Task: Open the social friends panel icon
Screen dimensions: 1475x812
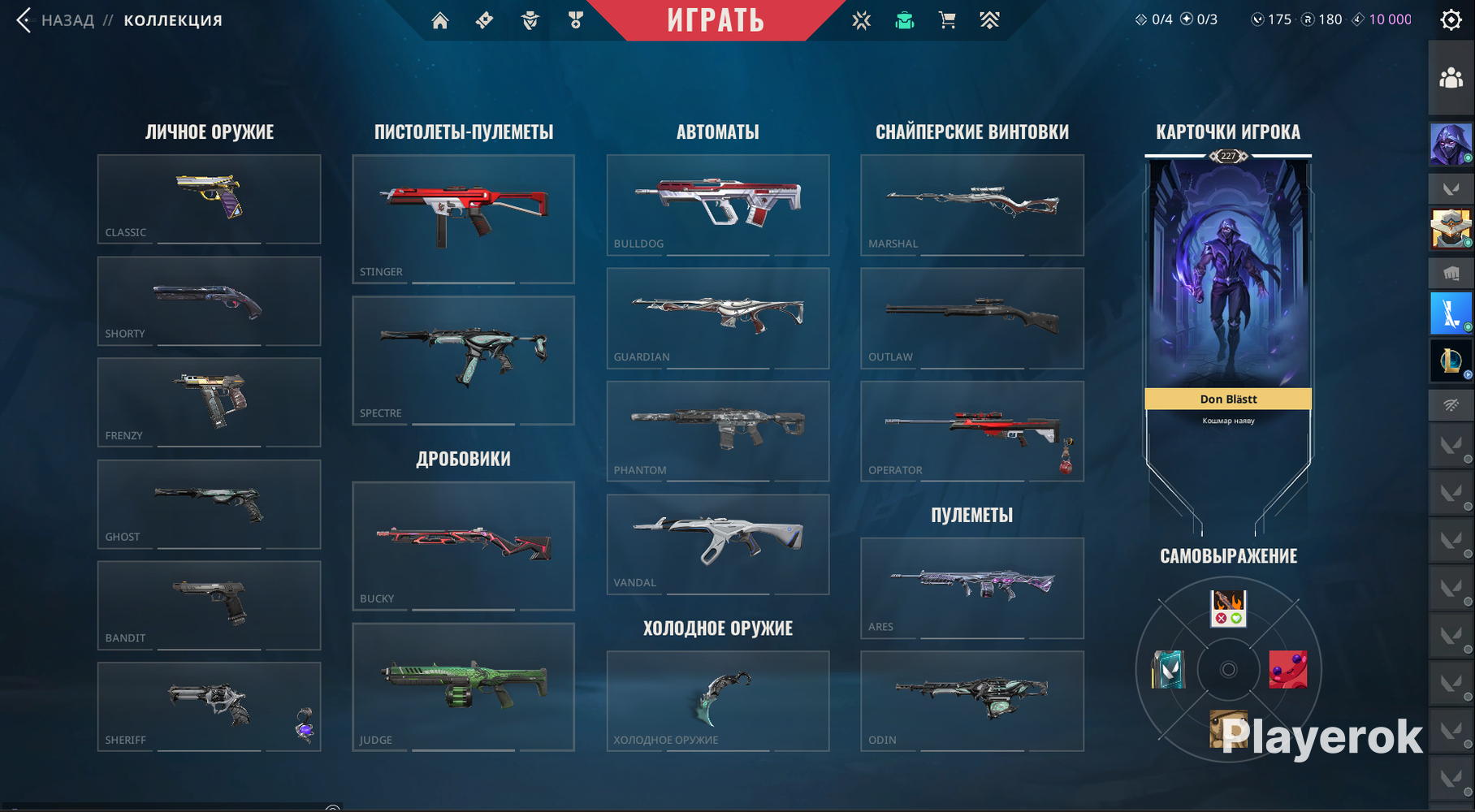Action: [x=1451, y=78]
